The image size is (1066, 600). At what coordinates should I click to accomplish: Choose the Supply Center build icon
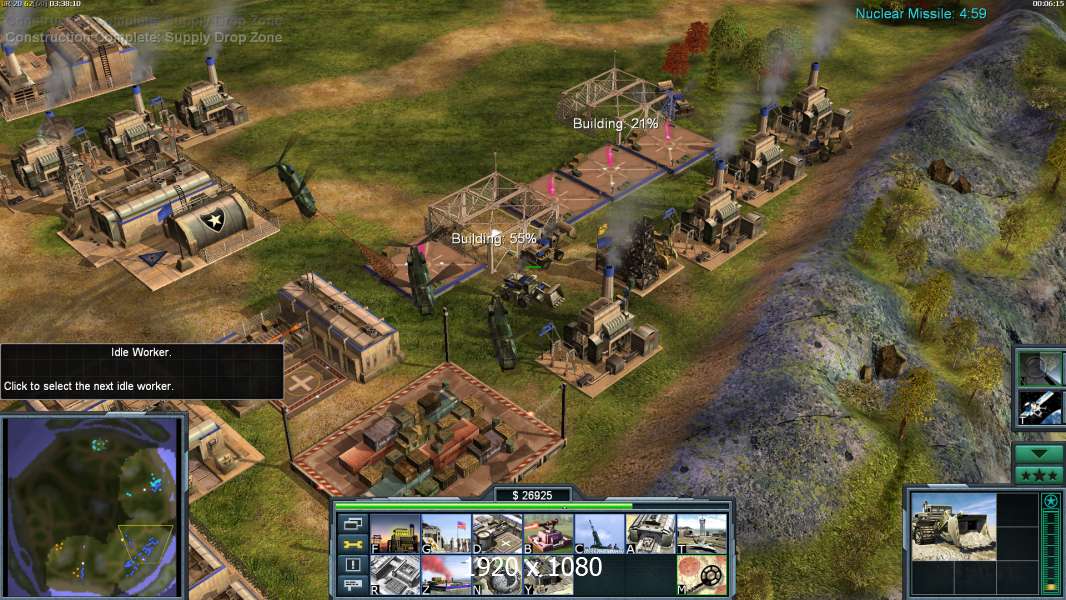tap(496, 534)
